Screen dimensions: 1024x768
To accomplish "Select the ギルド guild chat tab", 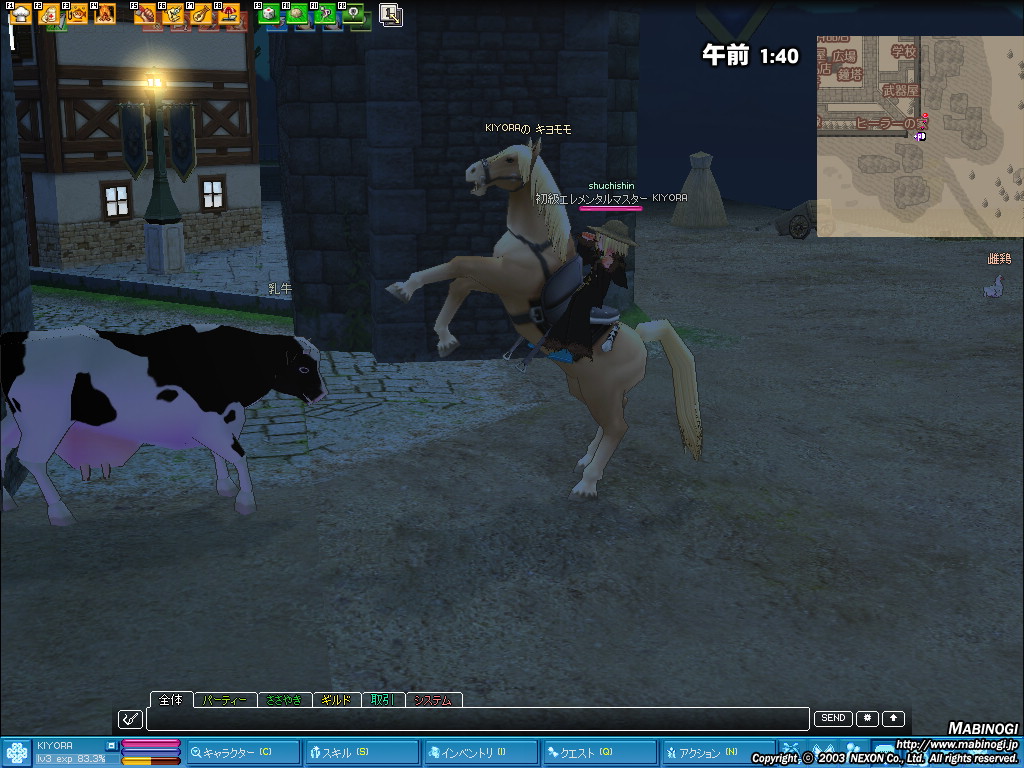I will click(x=336, y=700).
